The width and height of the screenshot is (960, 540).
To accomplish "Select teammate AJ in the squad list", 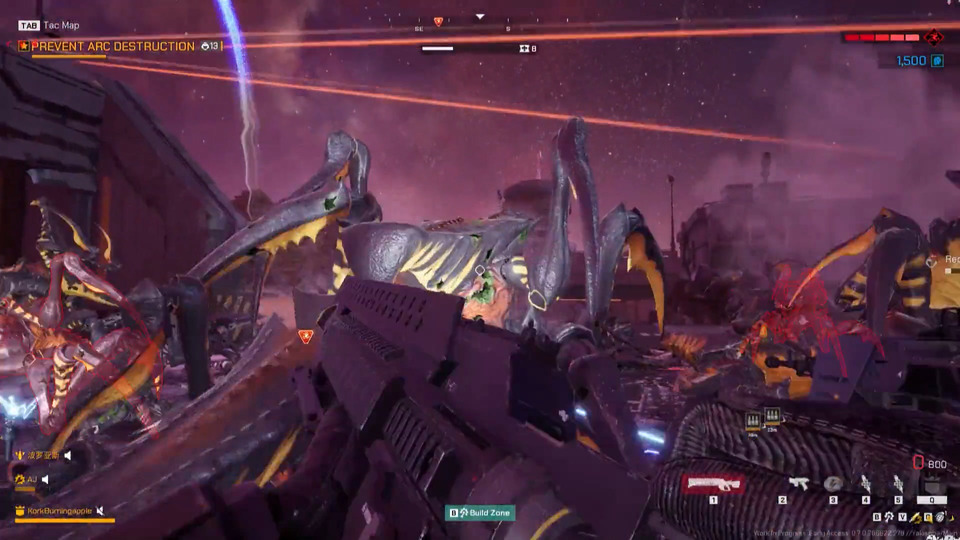I will 31,480.
